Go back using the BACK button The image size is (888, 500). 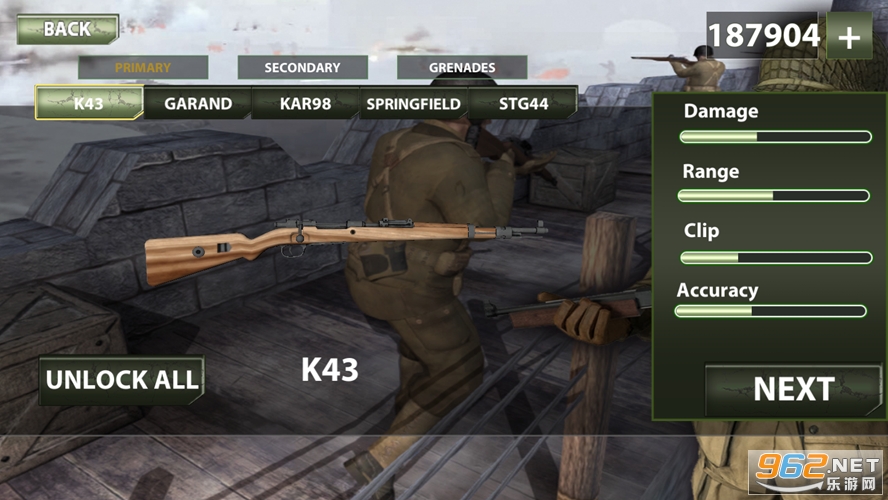67,29
